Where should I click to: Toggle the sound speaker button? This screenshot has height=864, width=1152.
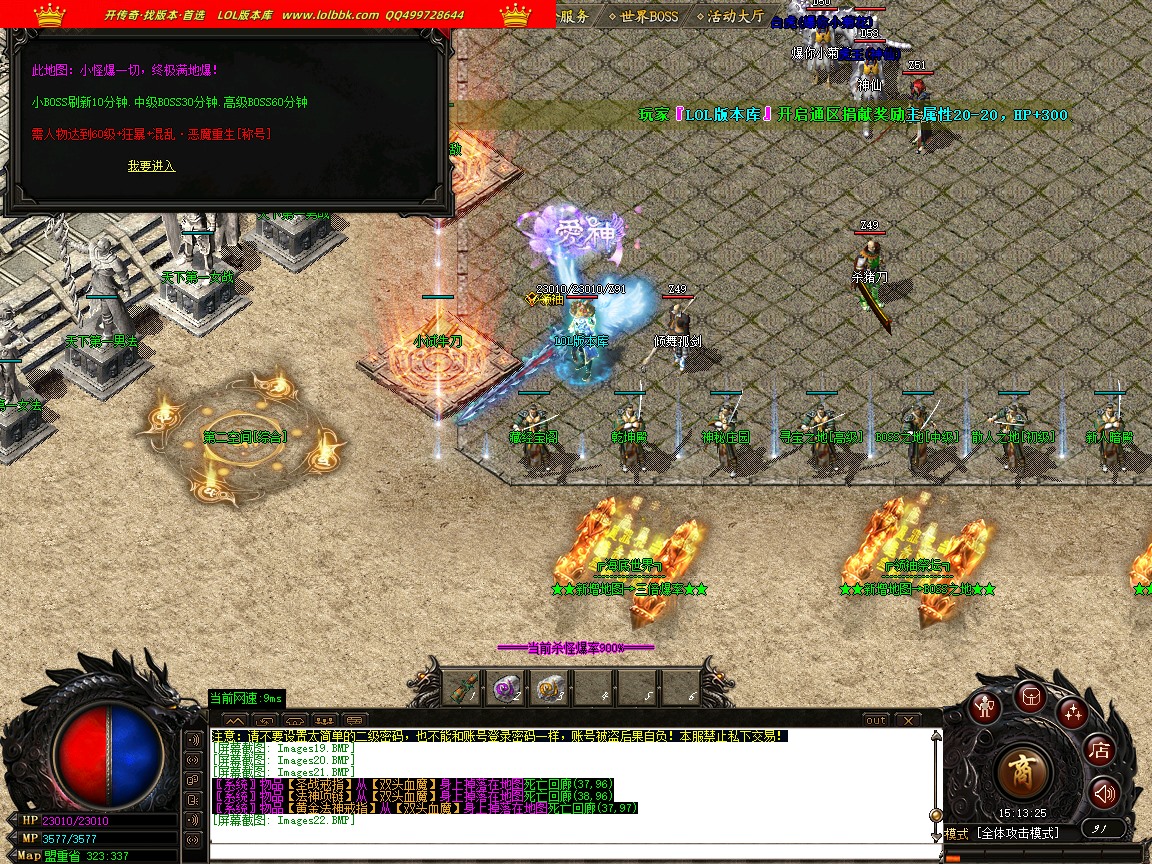[1104, 793]
